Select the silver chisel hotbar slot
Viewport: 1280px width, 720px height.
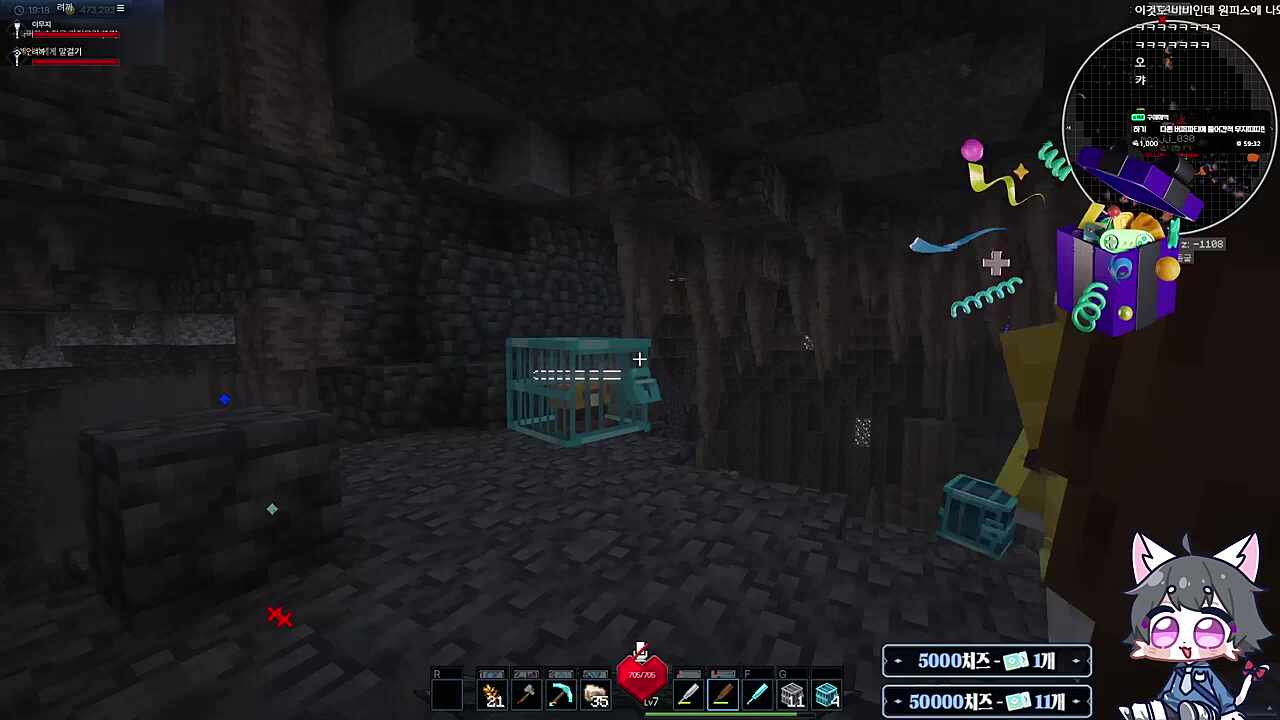click(x=687, y=693)
